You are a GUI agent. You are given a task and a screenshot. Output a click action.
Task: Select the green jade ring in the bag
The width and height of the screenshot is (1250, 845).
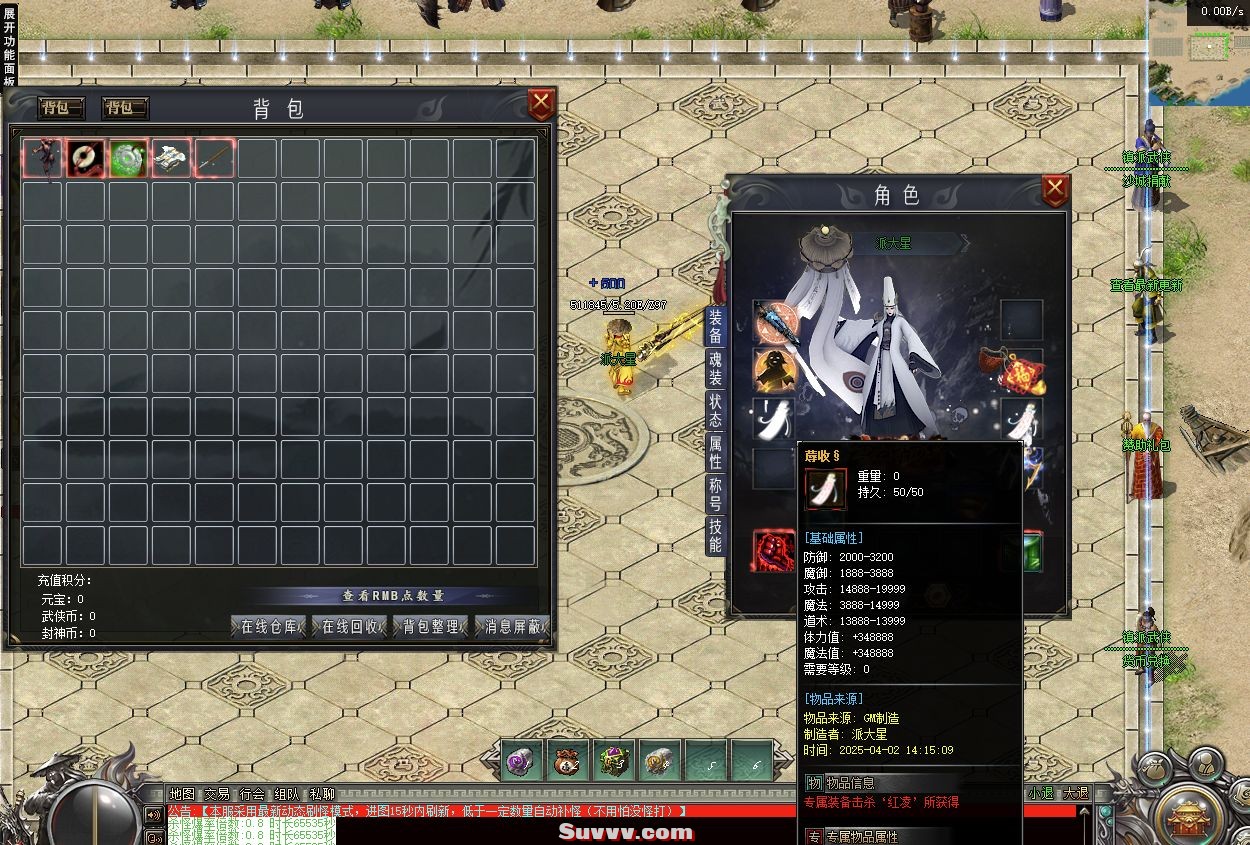click(x=129, y=159)
